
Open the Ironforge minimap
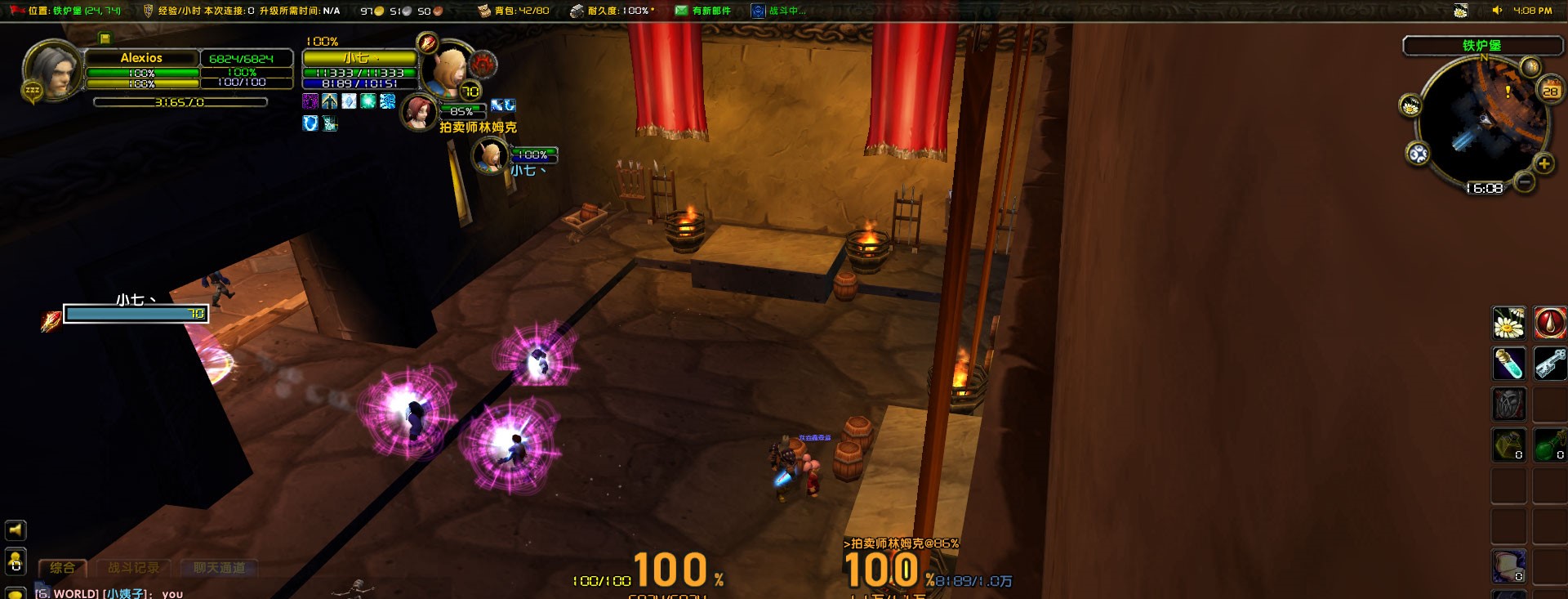(1482, 119)
